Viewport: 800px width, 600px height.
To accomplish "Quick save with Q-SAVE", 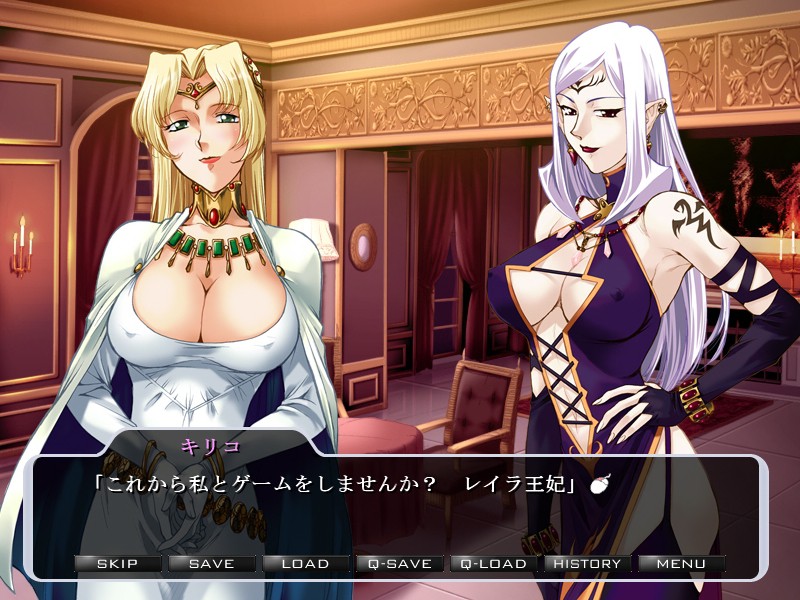I will coord(399,564).
